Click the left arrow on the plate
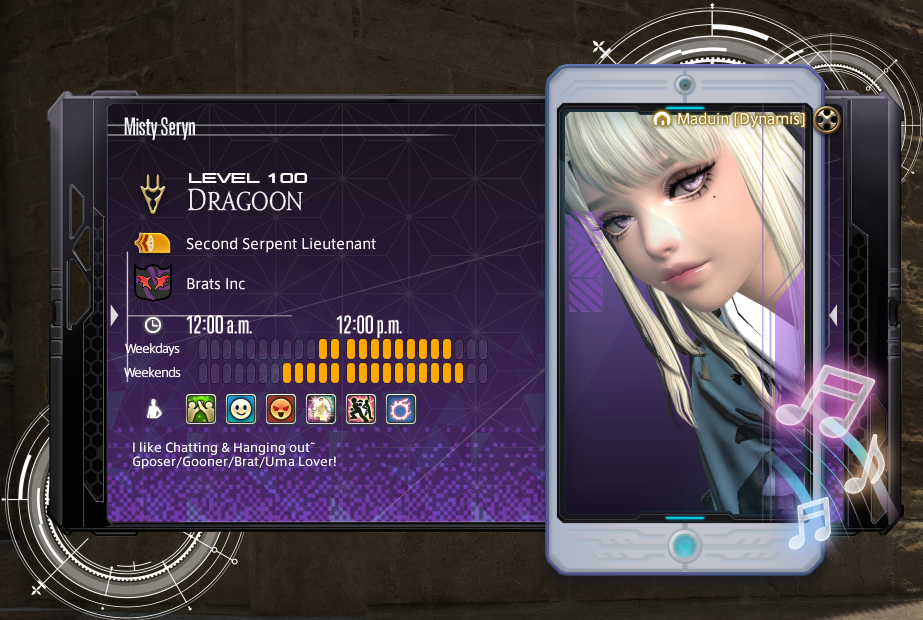This screenshot has height=620, width=923. tap(115, 316)
